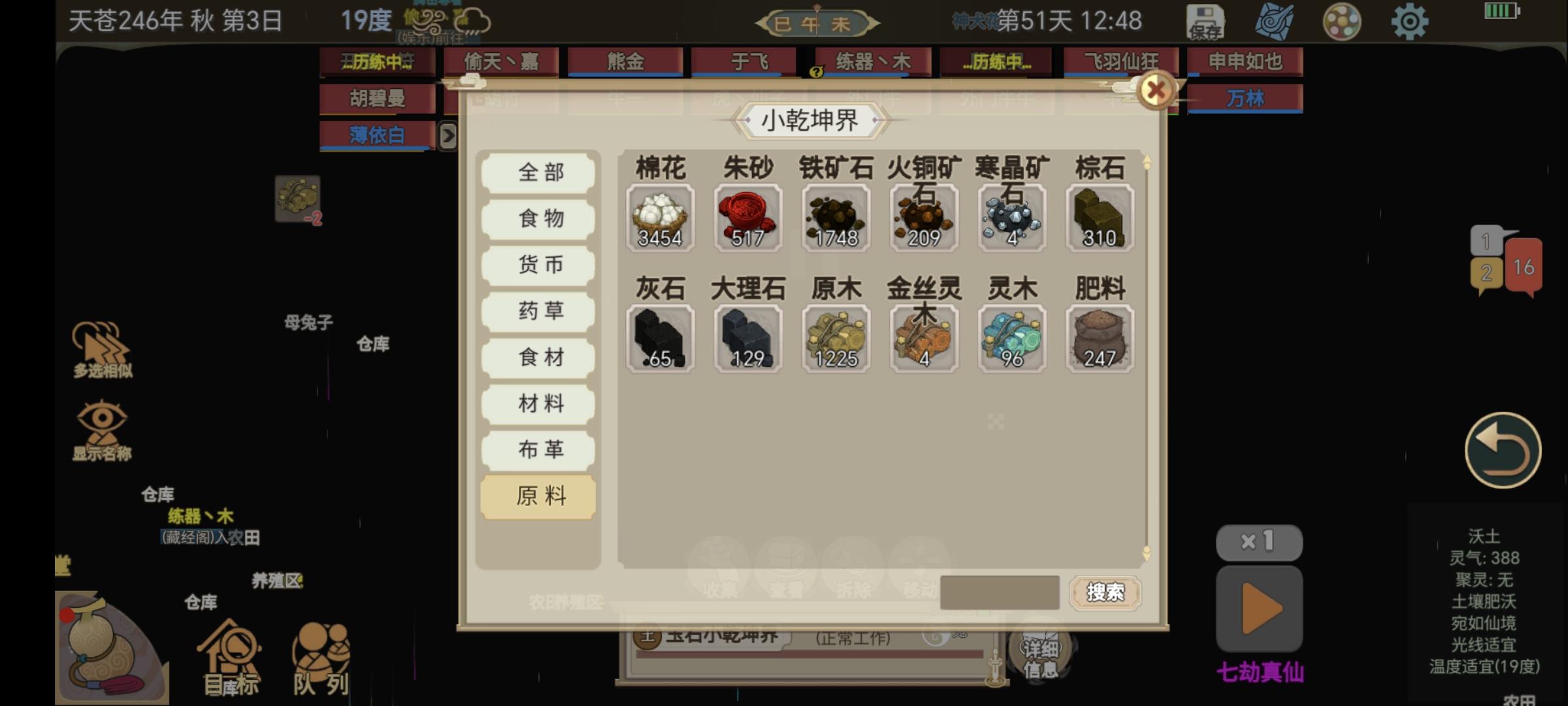Open the gourd flask menu at bottom left
Viewport: 1568px width, 706px height.
pos(105,644)
